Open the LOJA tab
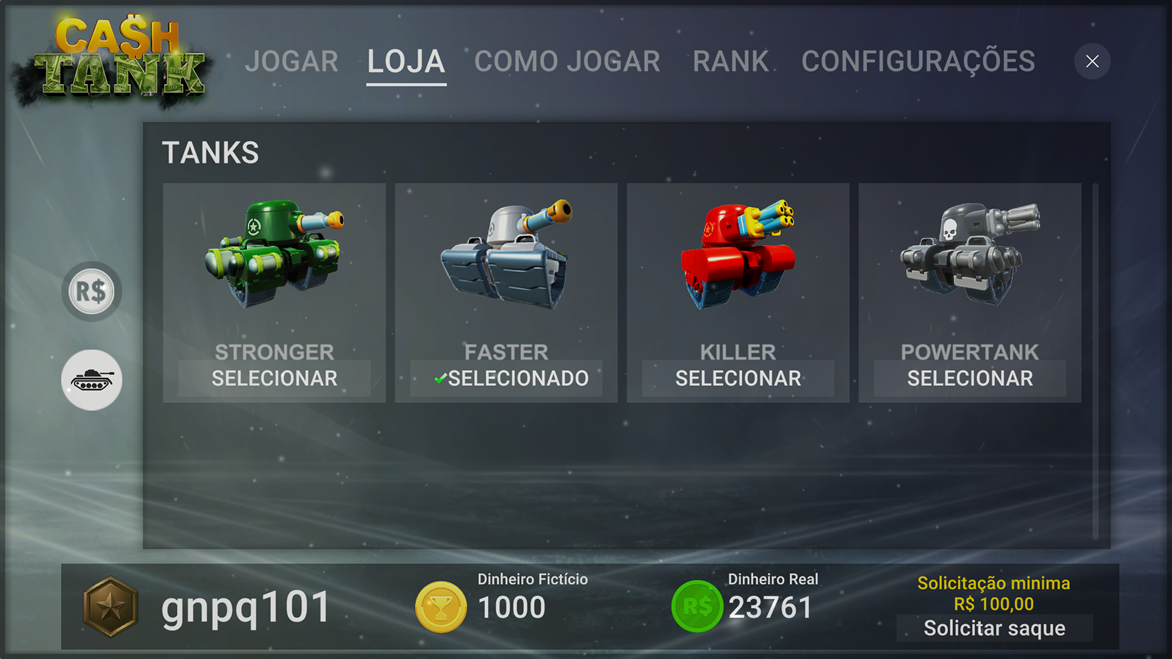The image size is (1172, 659). point(406,62)
